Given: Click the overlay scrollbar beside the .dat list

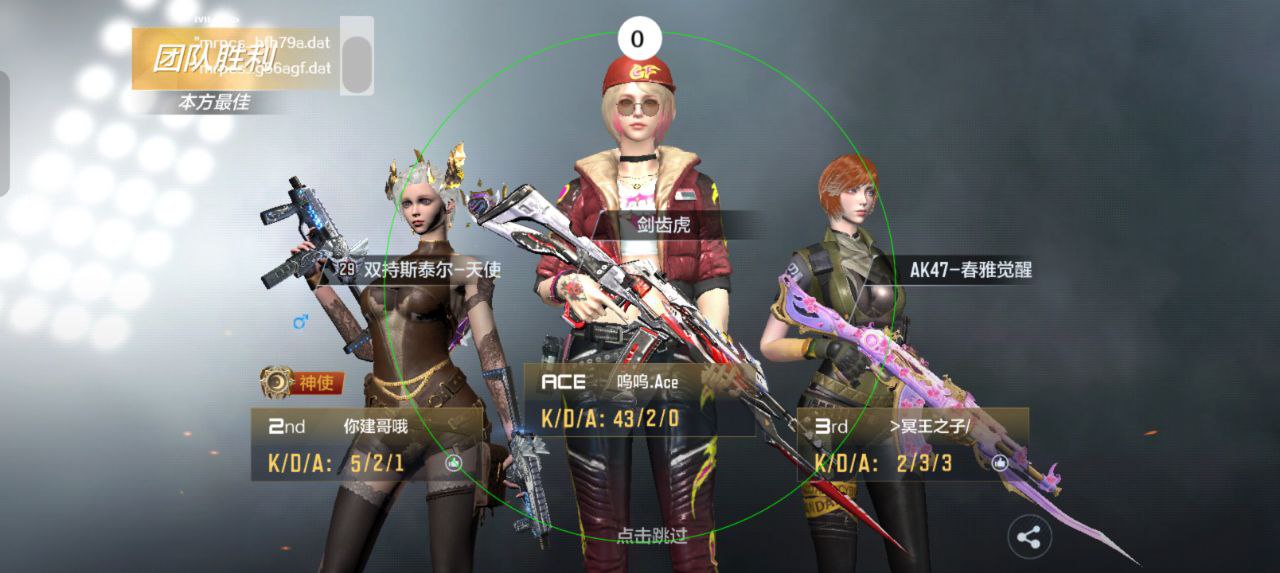Looking at the screenshot, I should click(357, 57).
